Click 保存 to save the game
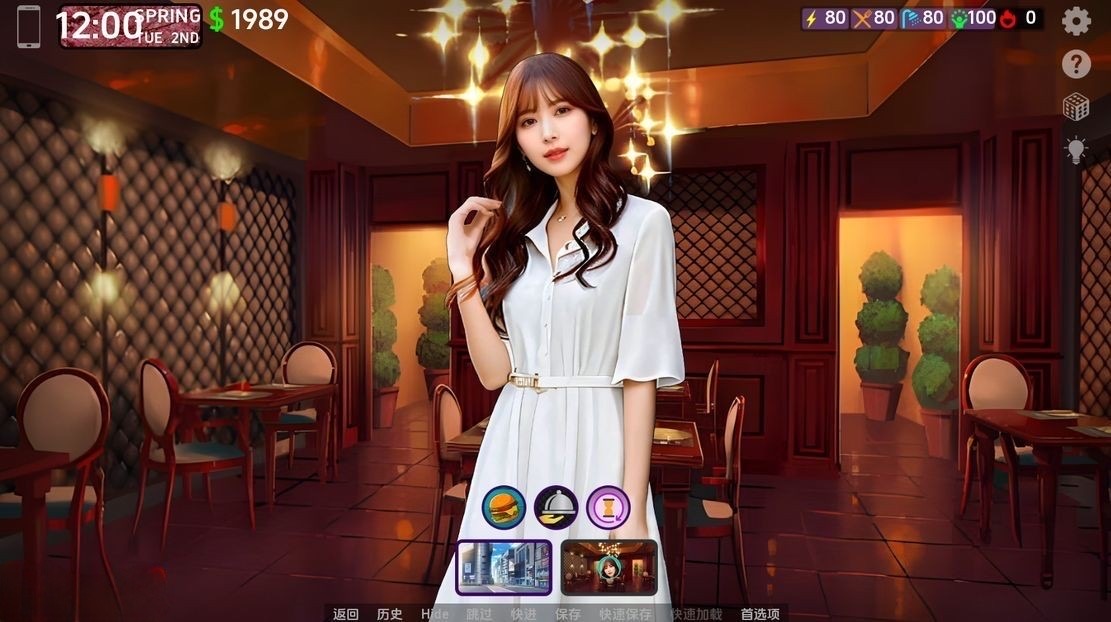The height and width of the screenshot is (622, 1111). tap(568, 614)
